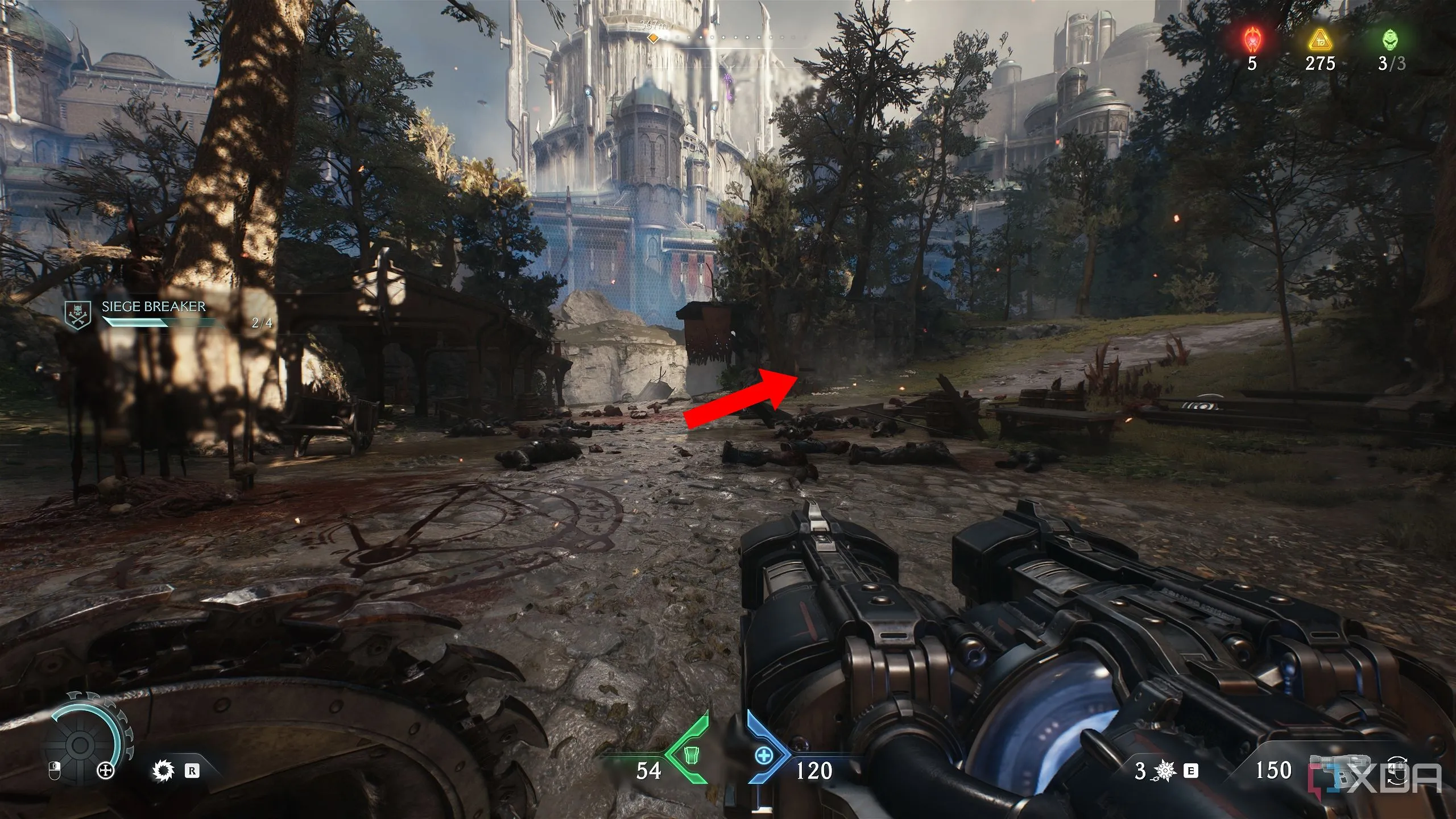Click the orange compass objective marker
The image size is (1456, 819).
click(654, 38)
